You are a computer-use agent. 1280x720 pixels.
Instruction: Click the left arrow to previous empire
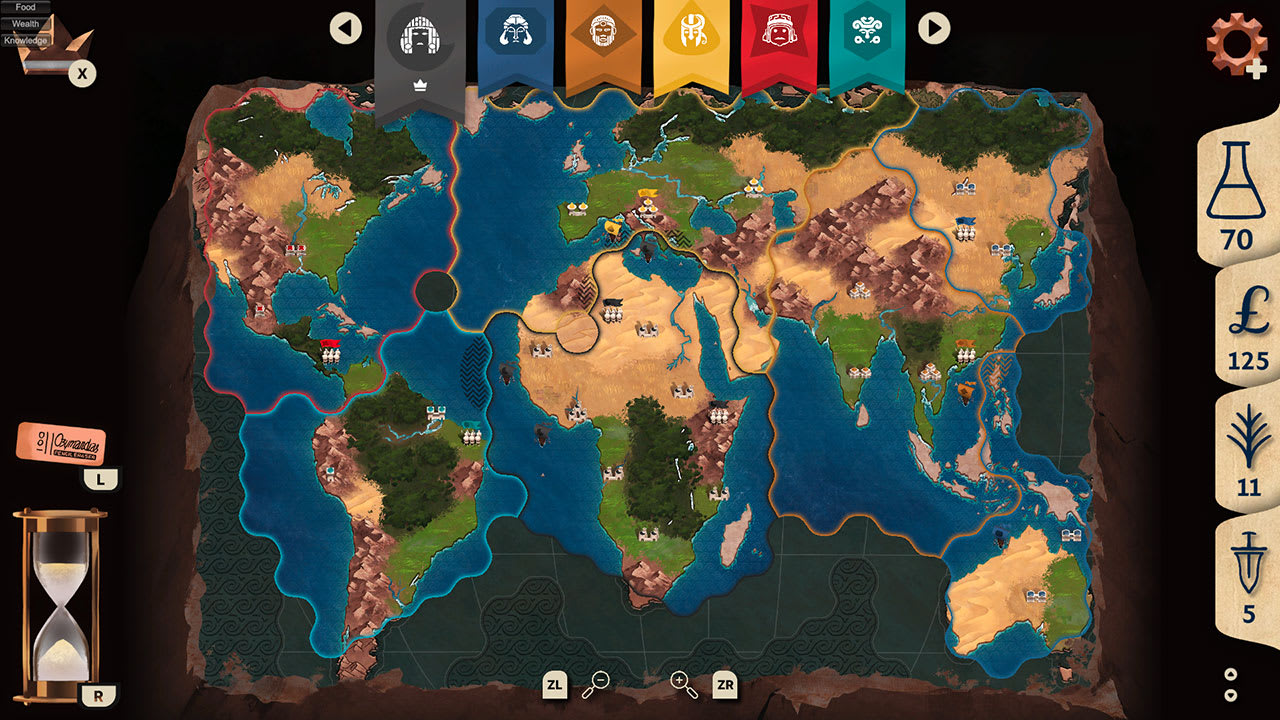pos(346,29)
